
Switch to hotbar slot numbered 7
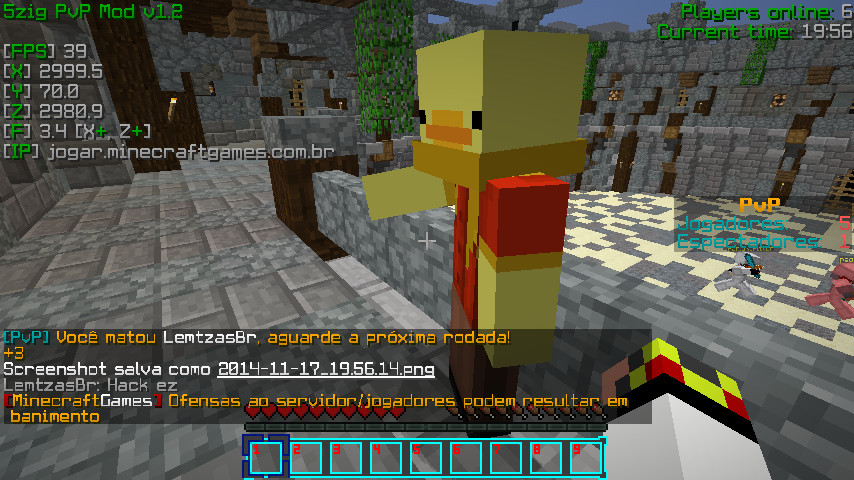(x=505, y=457)
